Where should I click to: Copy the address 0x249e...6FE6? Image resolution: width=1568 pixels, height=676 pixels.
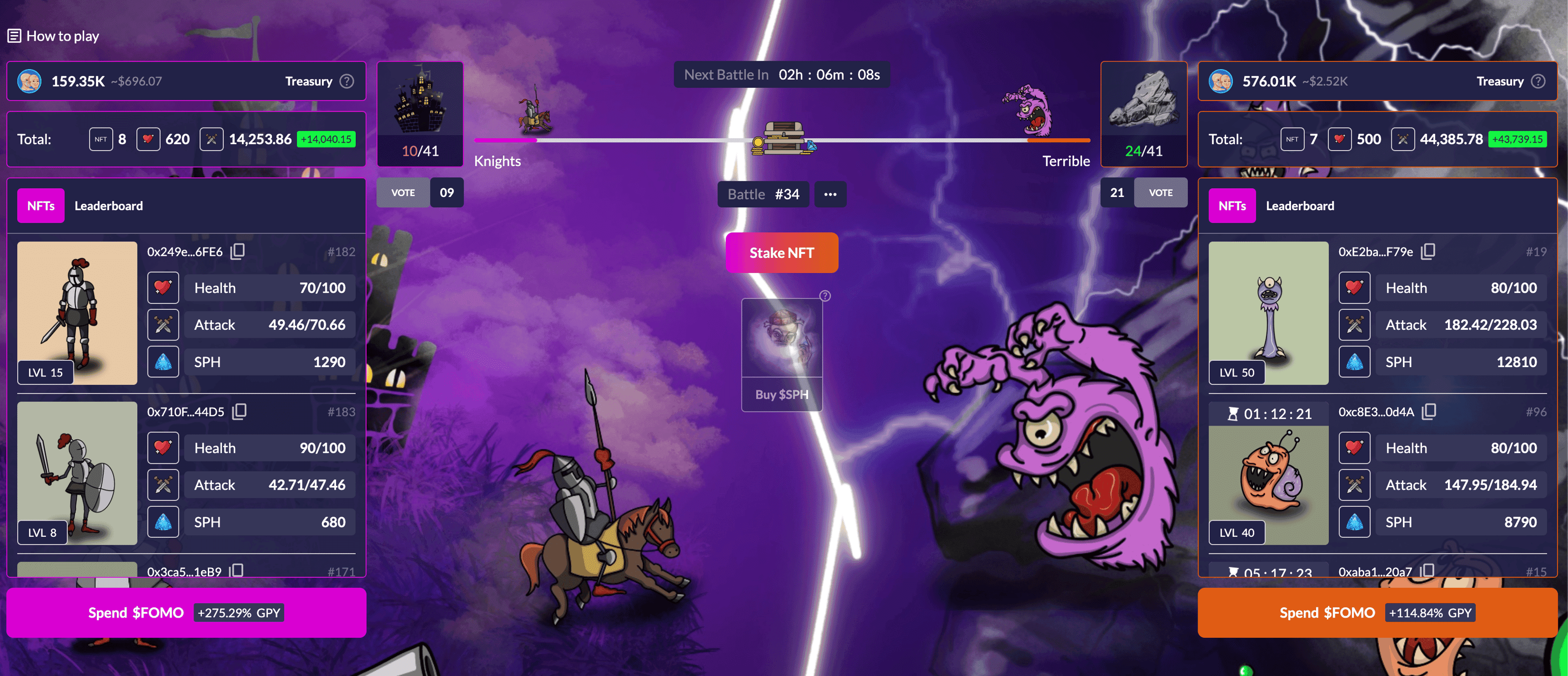click(x=238, y=251)
